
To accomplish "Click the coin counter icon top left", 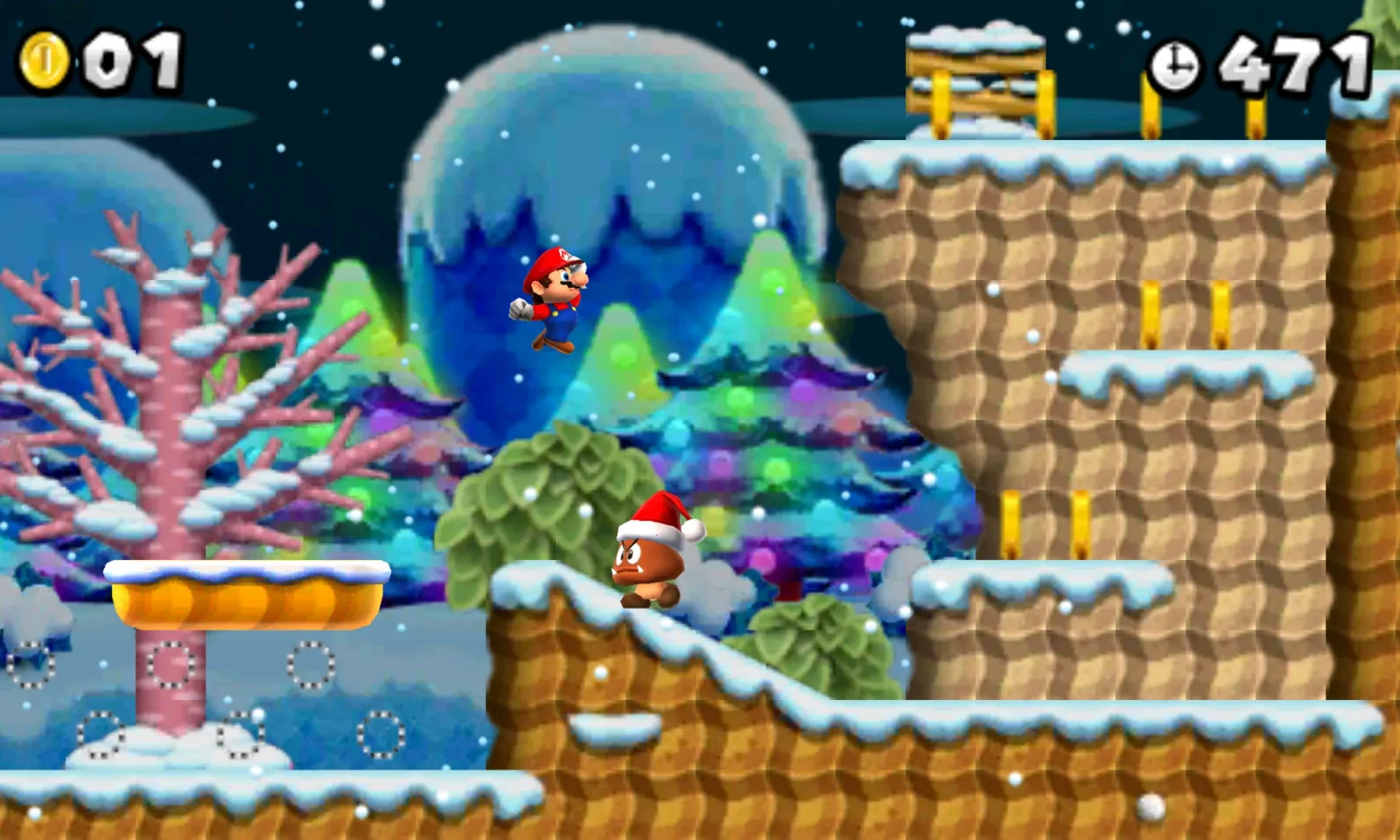I will click(x=48, y=62).
